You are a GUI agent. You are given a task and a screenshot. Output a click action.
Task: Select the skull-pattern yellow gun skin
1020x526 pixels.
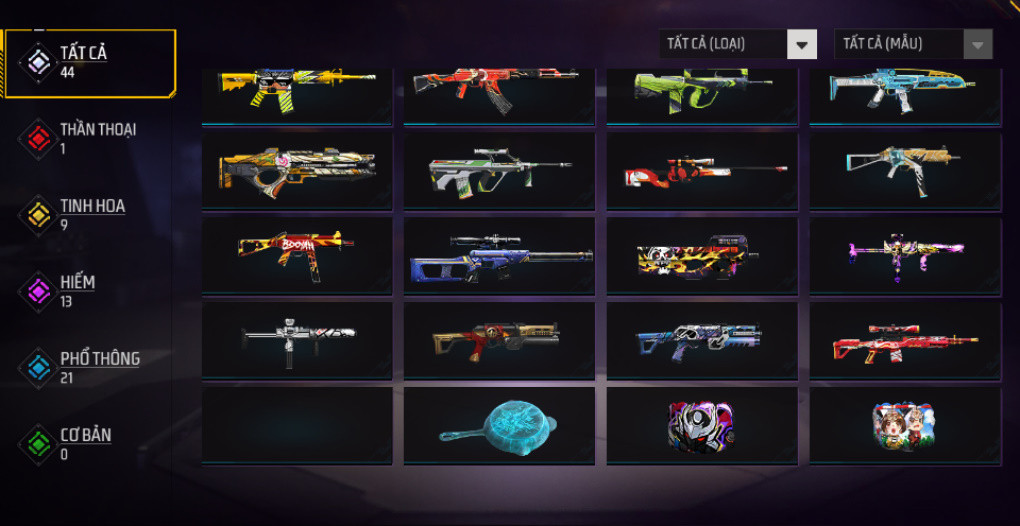pyautogui.click(x=702, y=257)
